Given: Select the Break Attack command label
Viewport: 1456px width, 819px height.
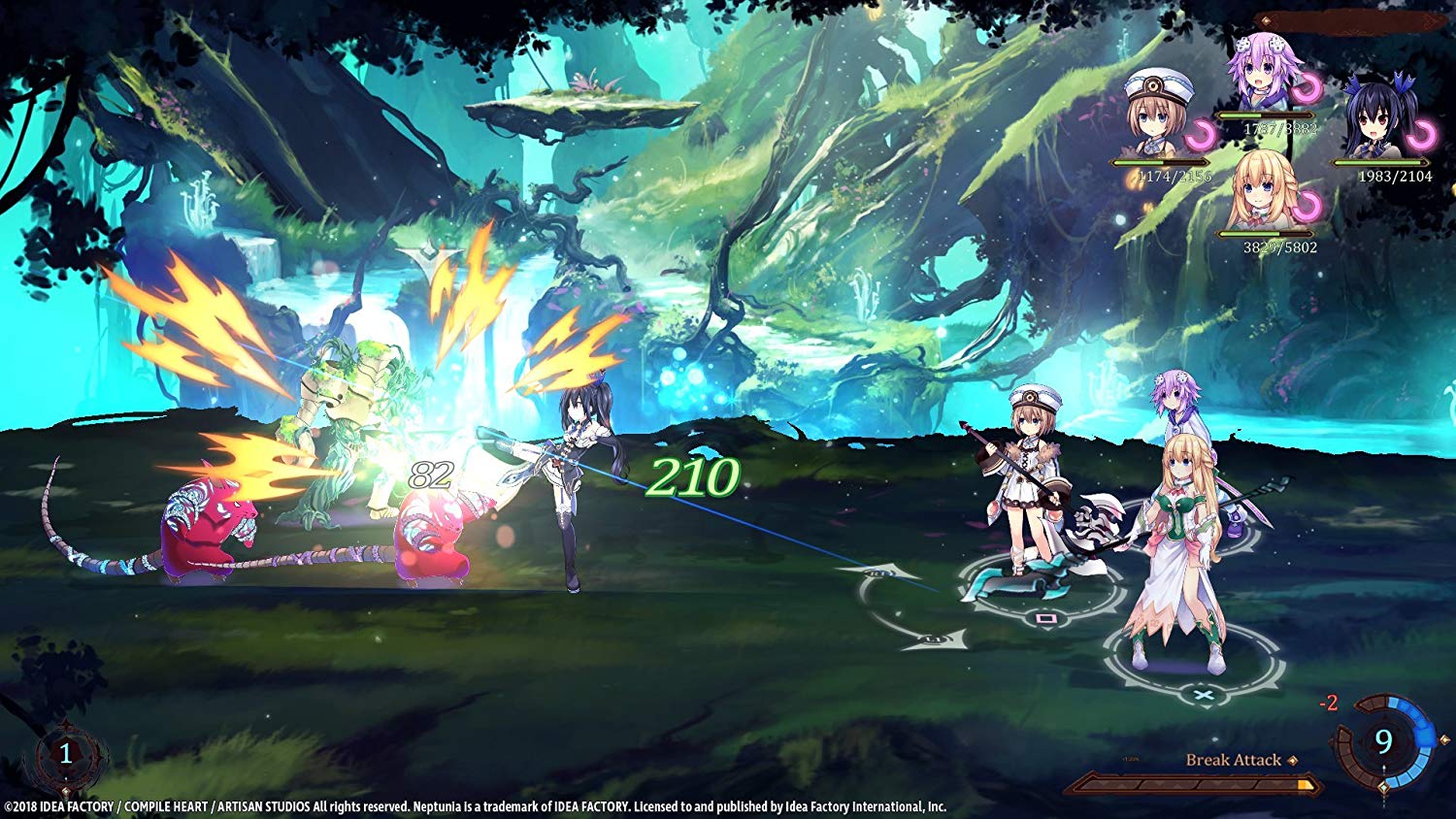Looking at the screenshot, I should [1235, 760].
